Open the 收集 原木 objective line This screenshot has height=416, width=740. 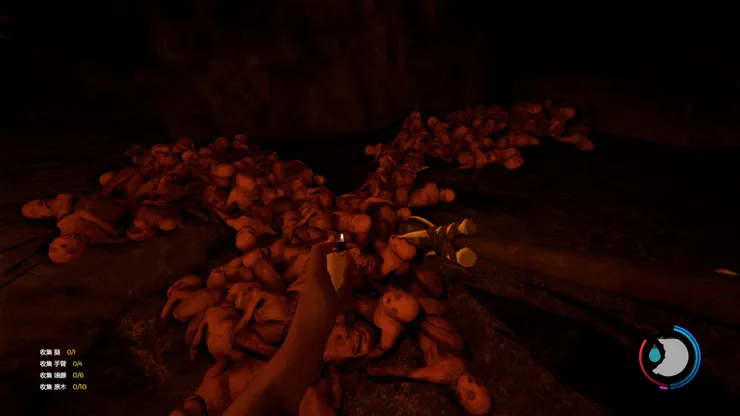63,386
